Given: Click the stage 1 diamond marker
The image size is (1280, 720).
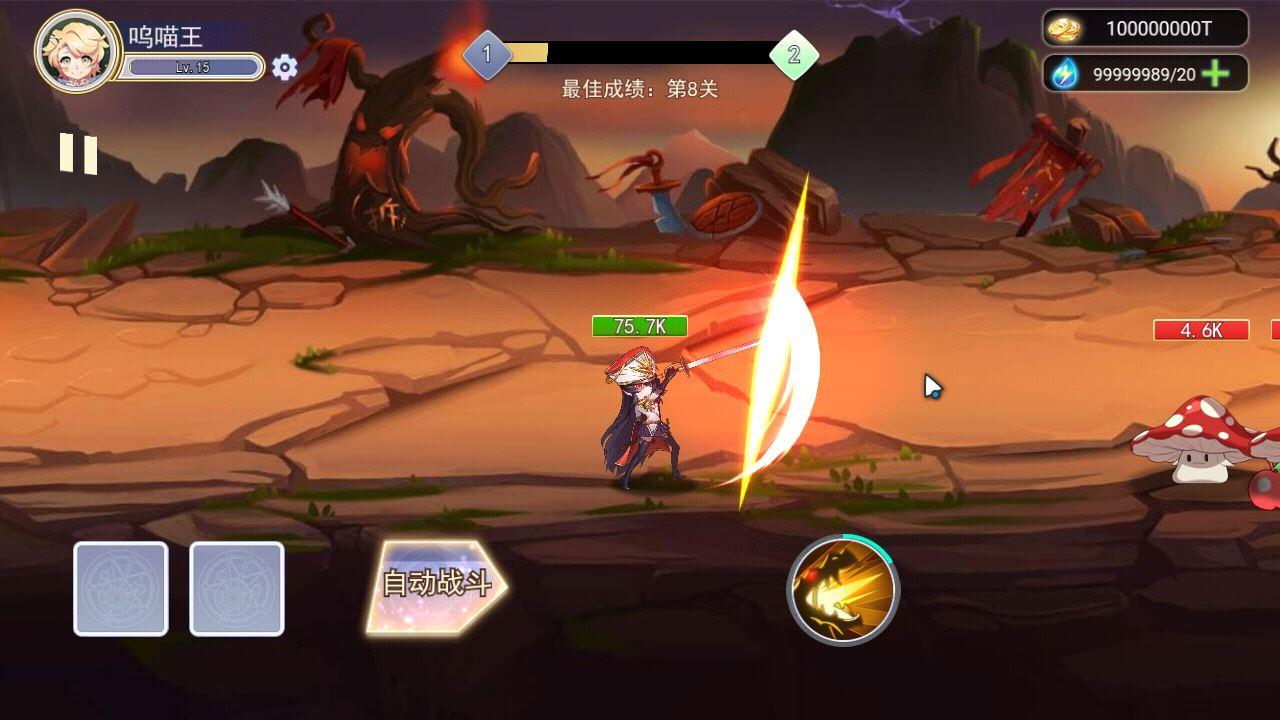Looking at the screenshot, I should coord(487,56).
